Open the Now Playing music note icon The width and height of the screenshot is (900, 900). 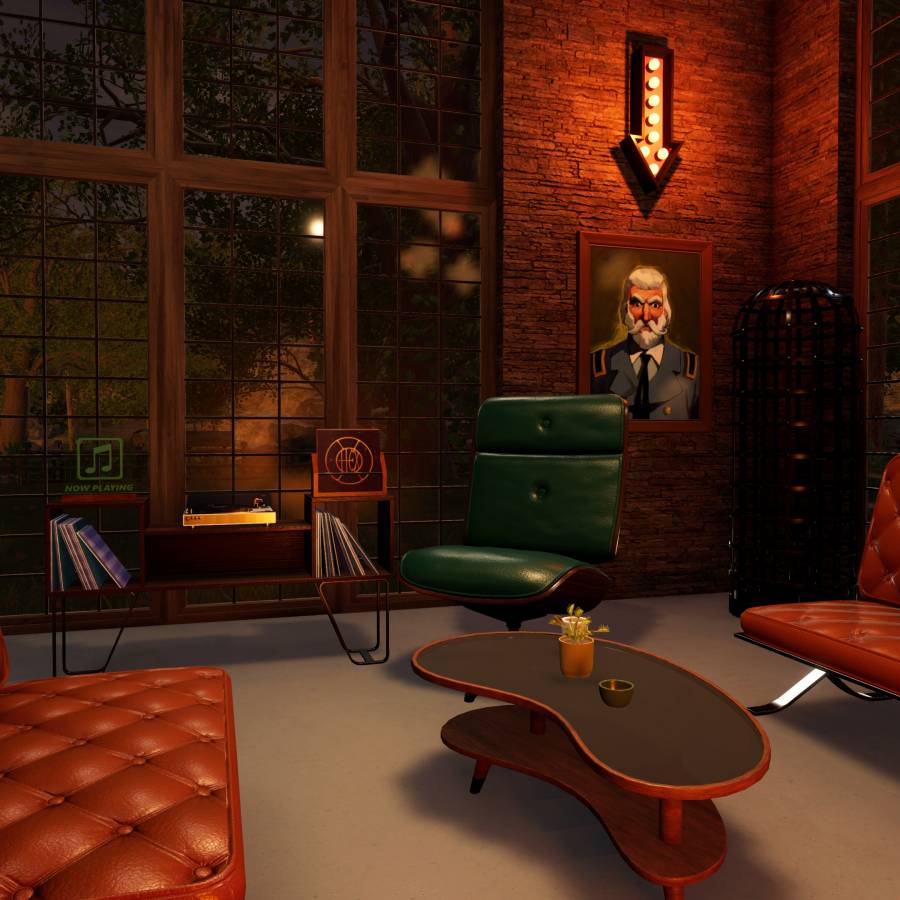[99, 460]
